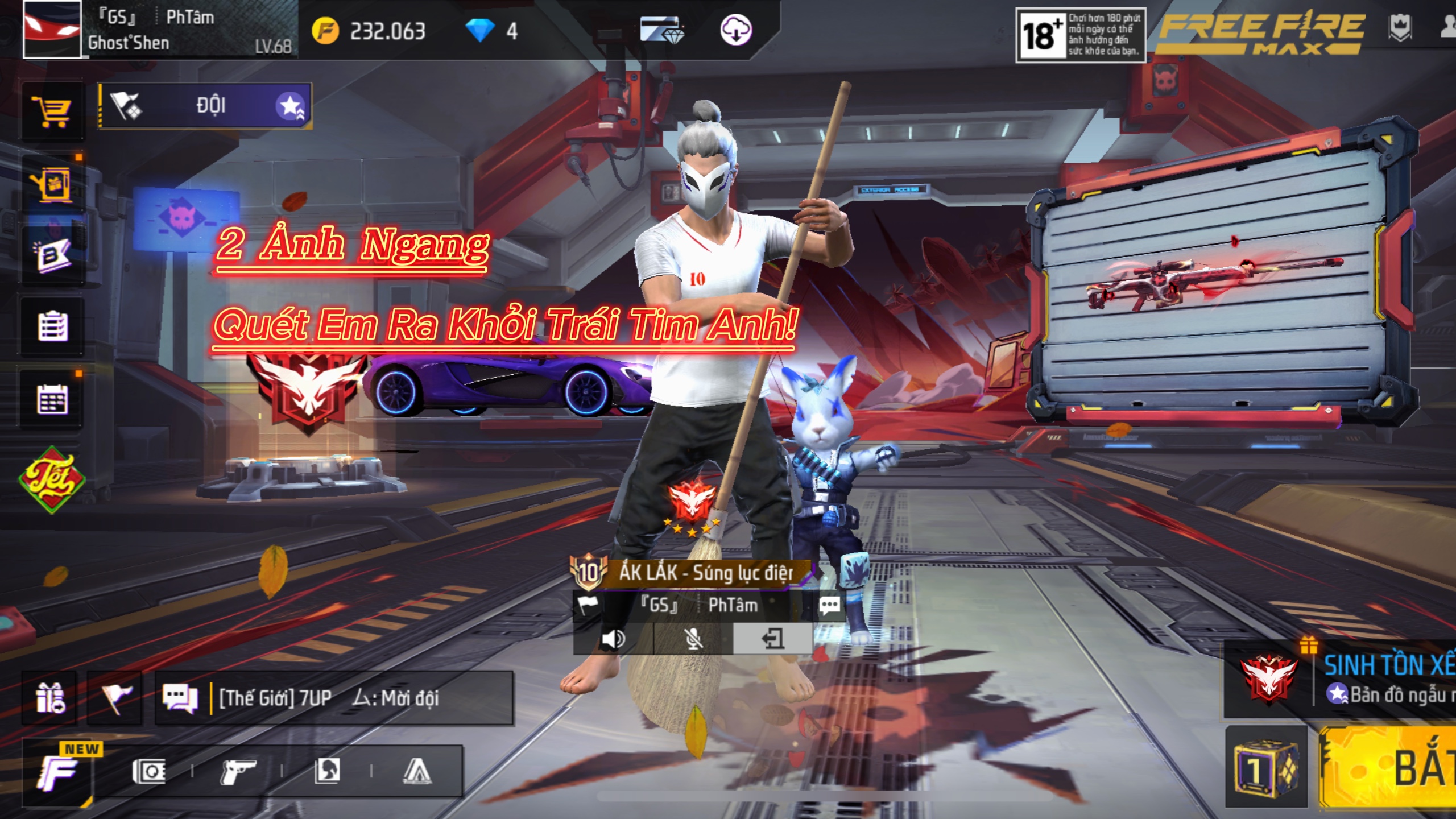
Task: Open the clipboard missions icon
Action: (52, 326)
